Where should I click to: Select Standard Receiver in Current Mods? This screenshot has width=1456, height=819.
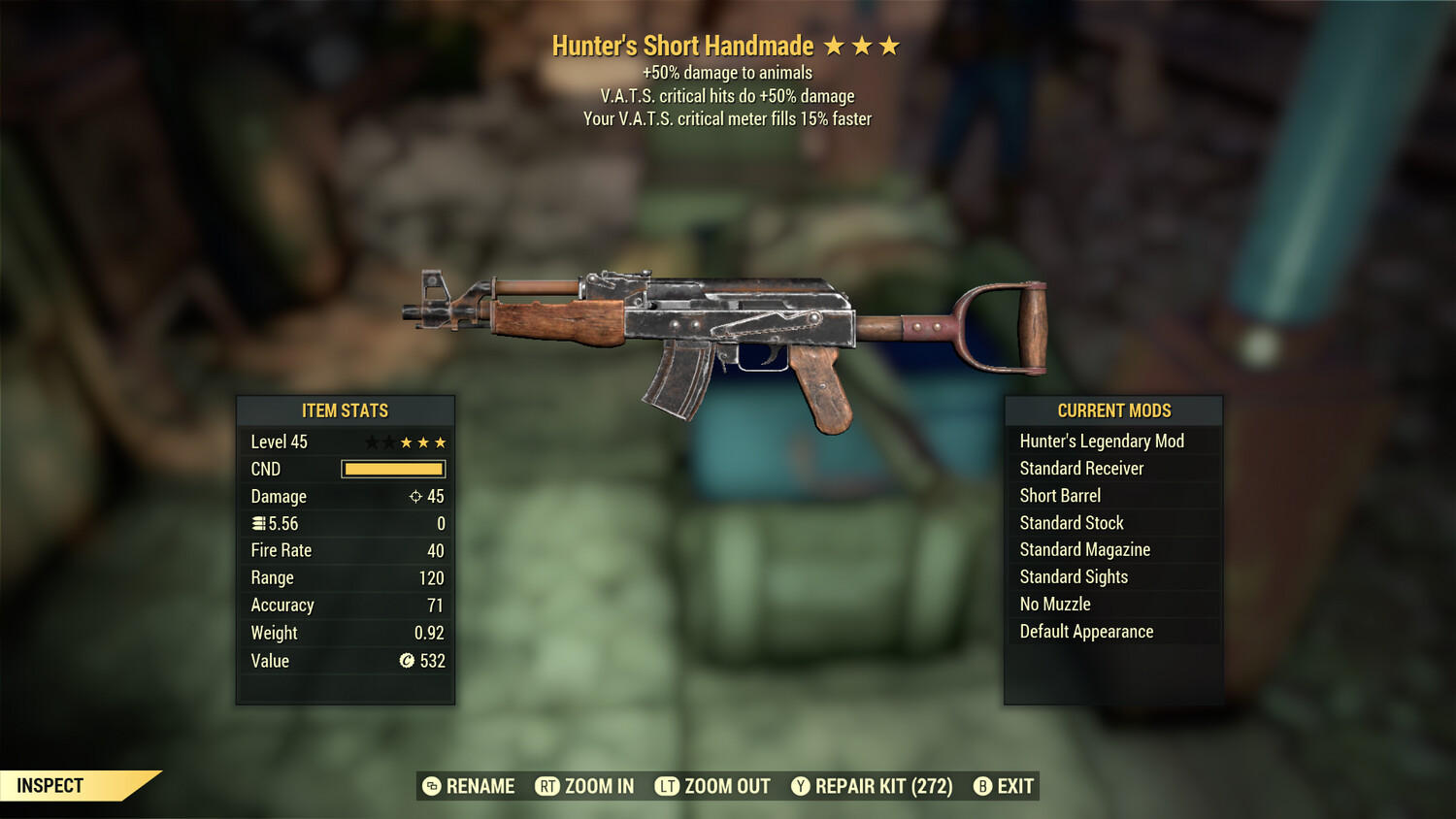click(1081, 468)
